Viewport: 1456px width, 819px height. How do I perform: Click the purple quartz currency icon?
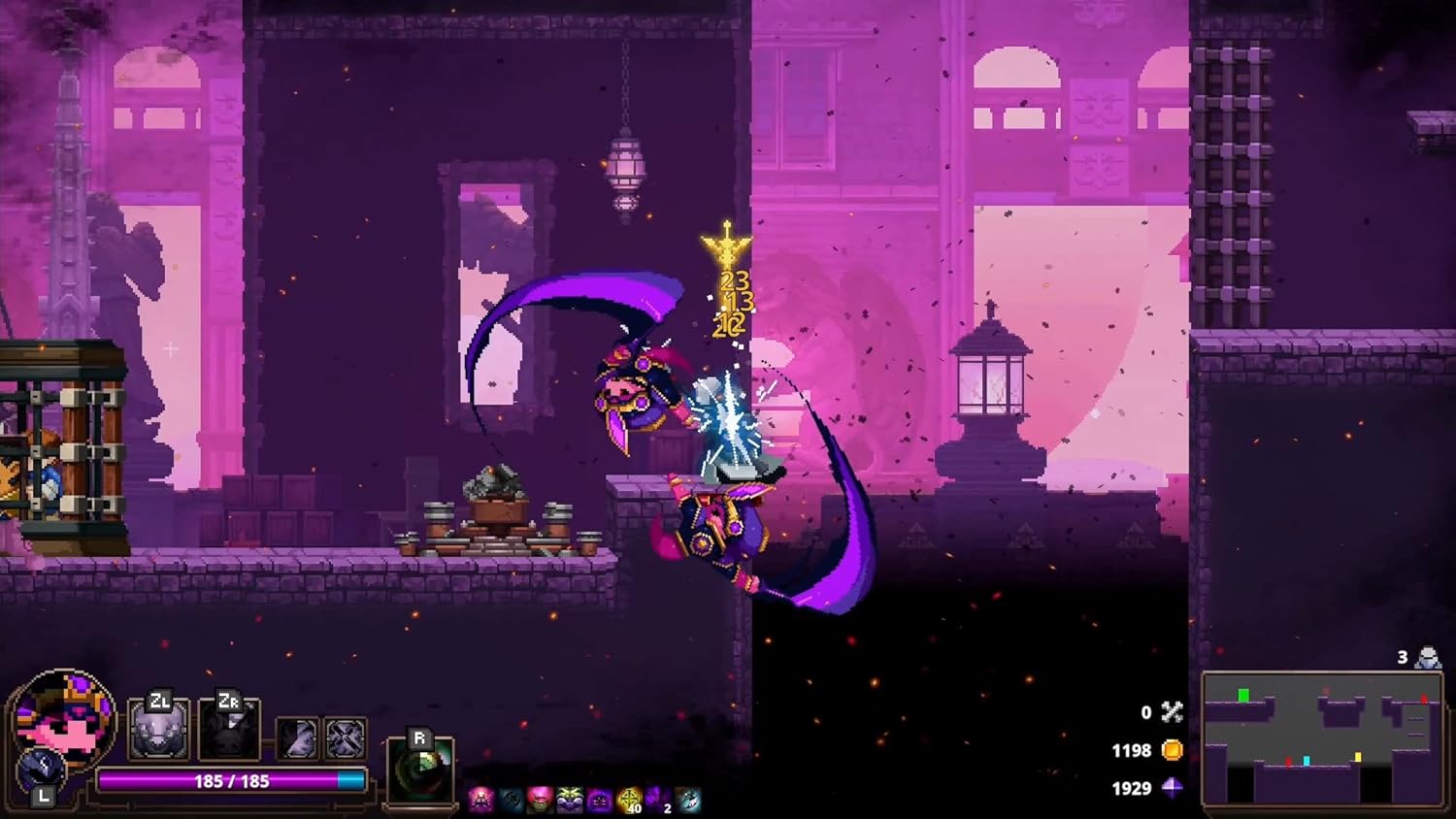[x=1172, y=788]
